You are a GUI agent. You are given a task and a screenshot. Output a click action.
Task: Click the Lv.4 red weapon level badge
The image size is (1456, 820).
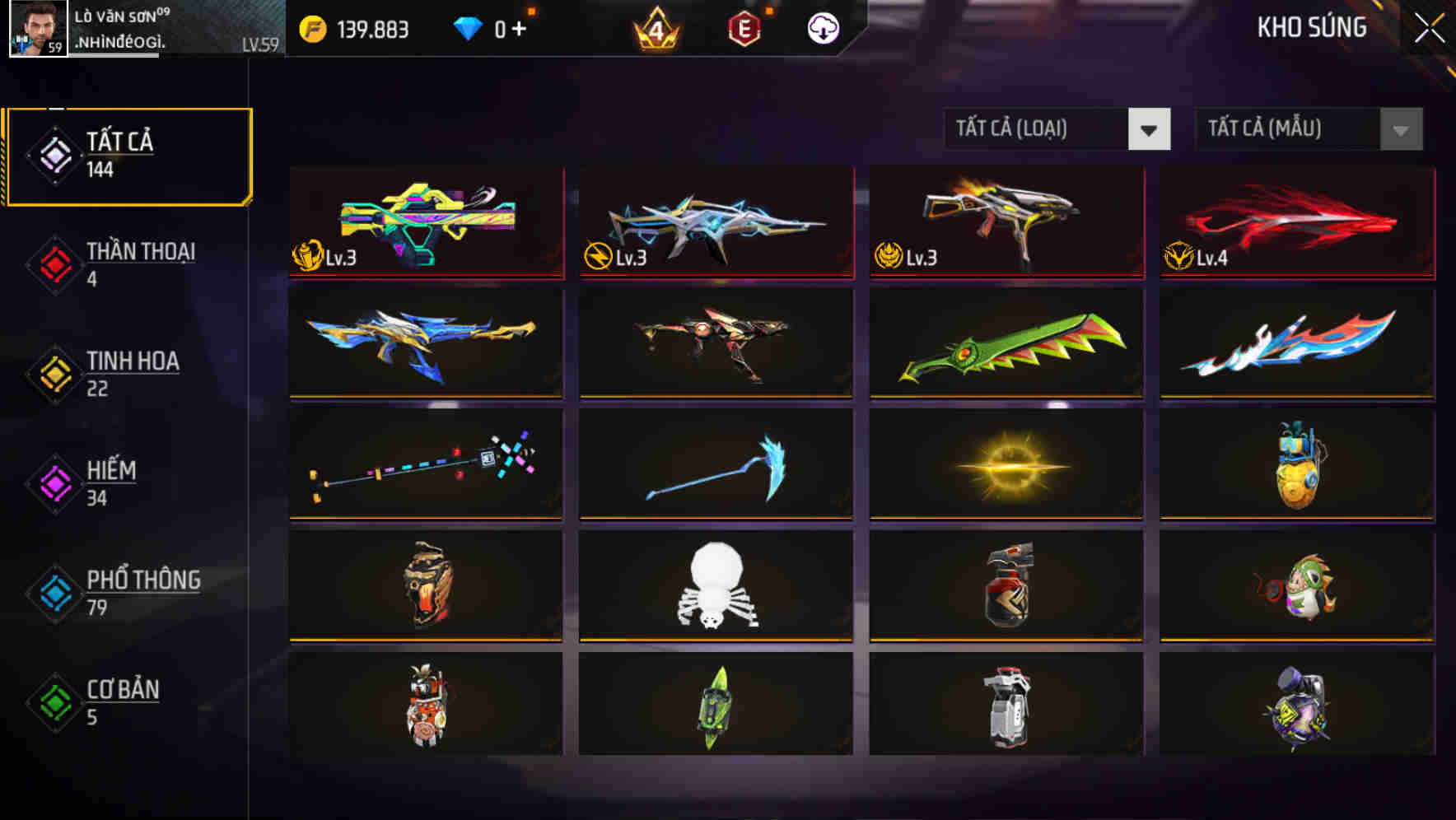tap(1196, 256)
